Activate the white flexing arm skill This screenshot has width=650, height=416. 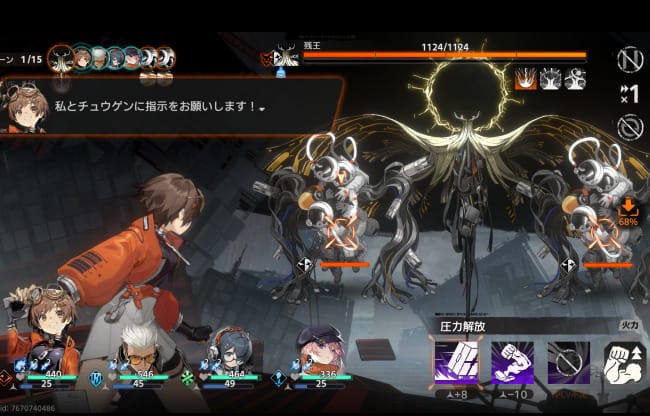(624, 361)
